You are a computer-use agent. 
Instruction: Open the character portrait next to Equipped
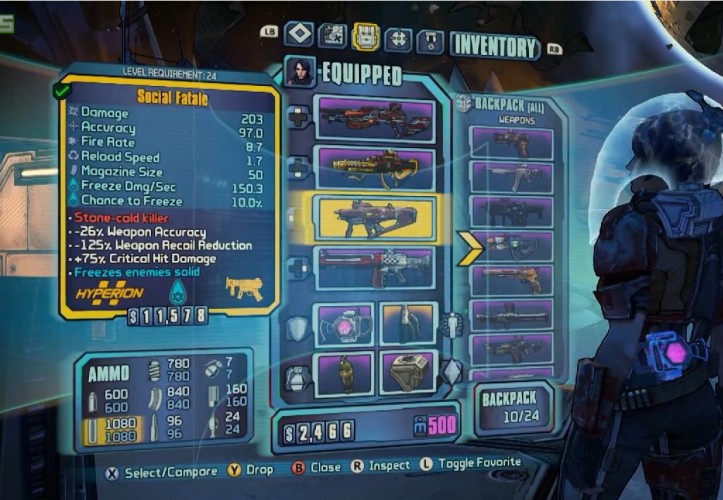(x=299, y=71)
